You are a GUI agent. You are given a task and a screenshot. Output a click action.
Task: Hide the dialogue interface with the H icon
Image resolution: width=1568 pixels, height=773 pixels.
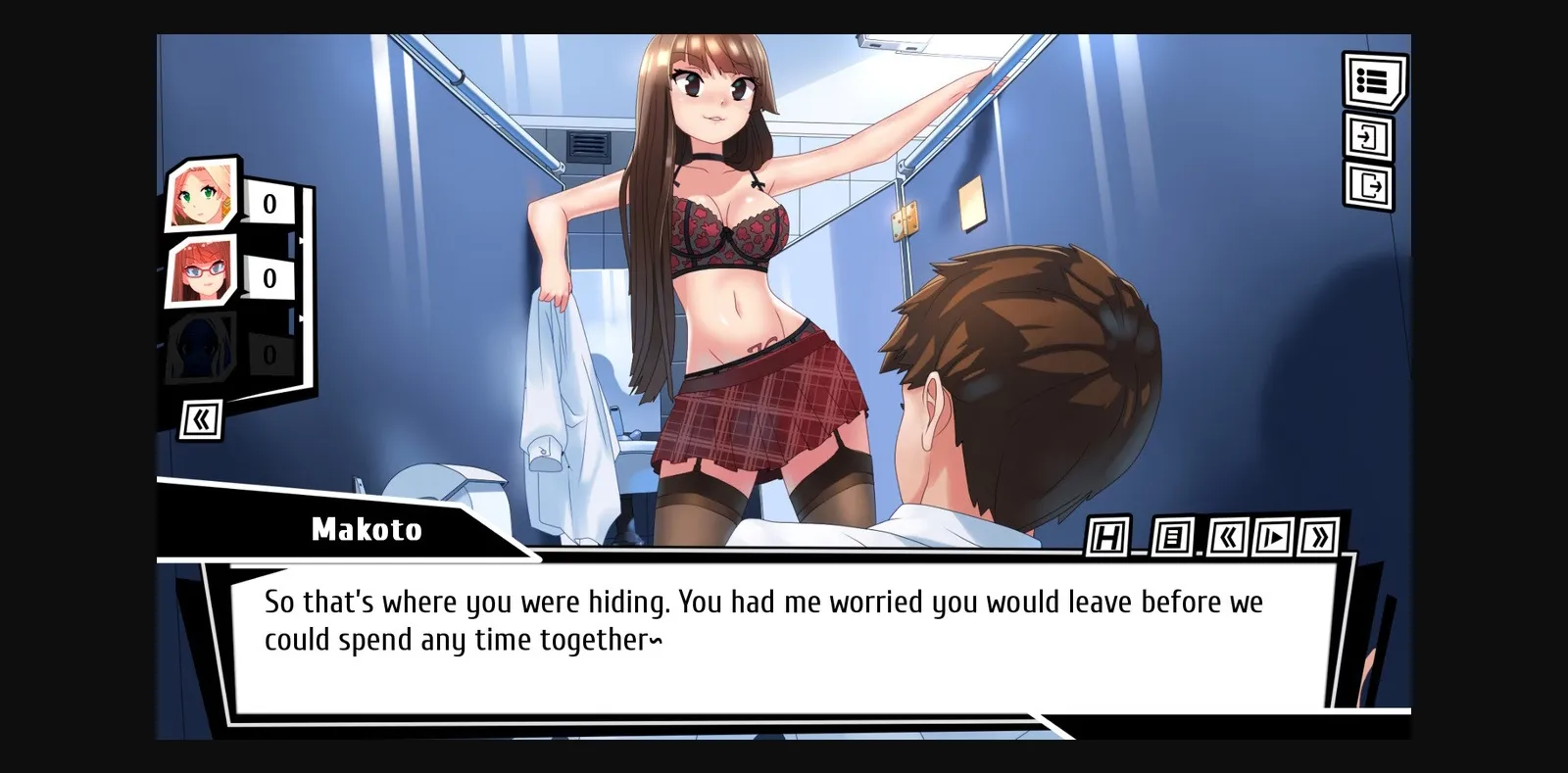click(x=1106, y=537)
